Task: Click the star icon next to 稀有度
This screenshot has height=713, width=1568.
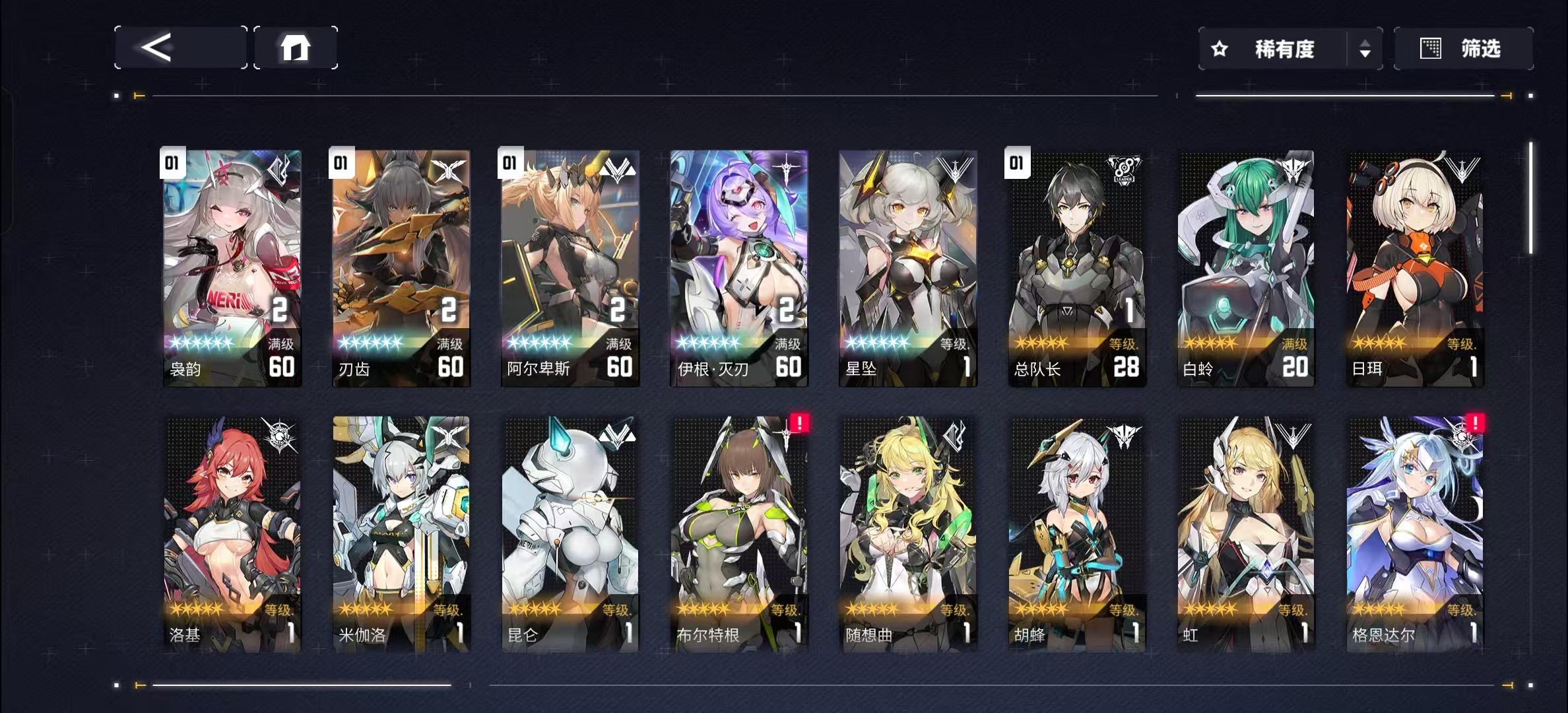Action: coord(1218,48)
